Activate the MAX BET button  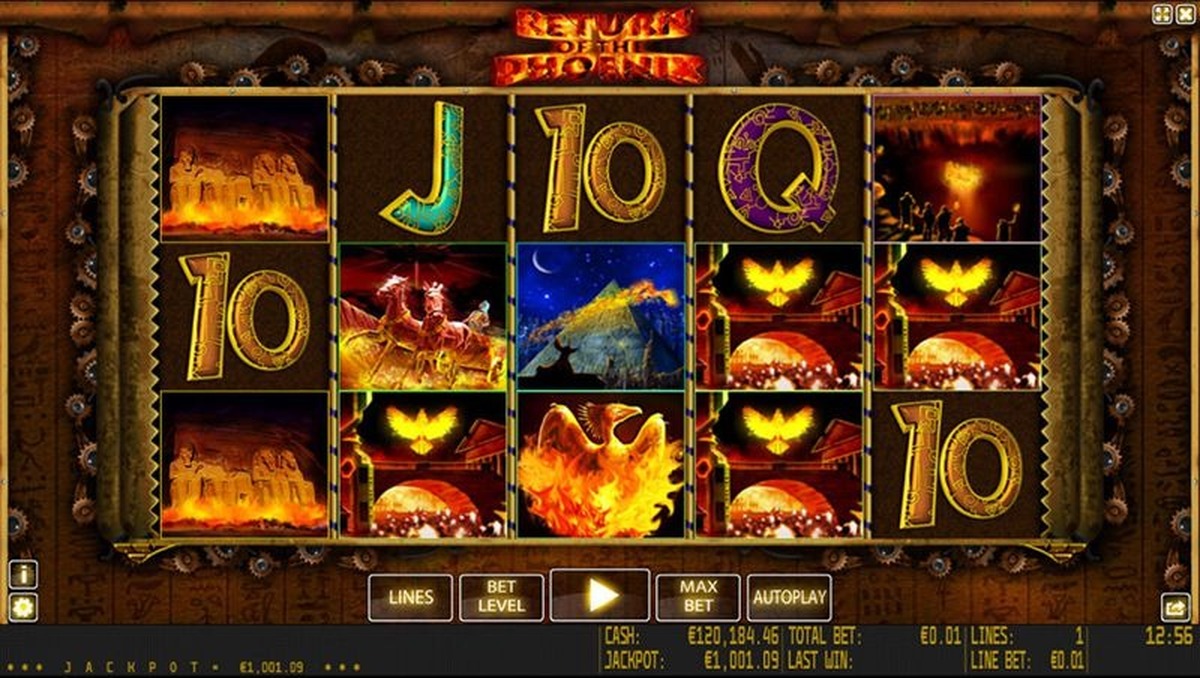pos(698,597)
